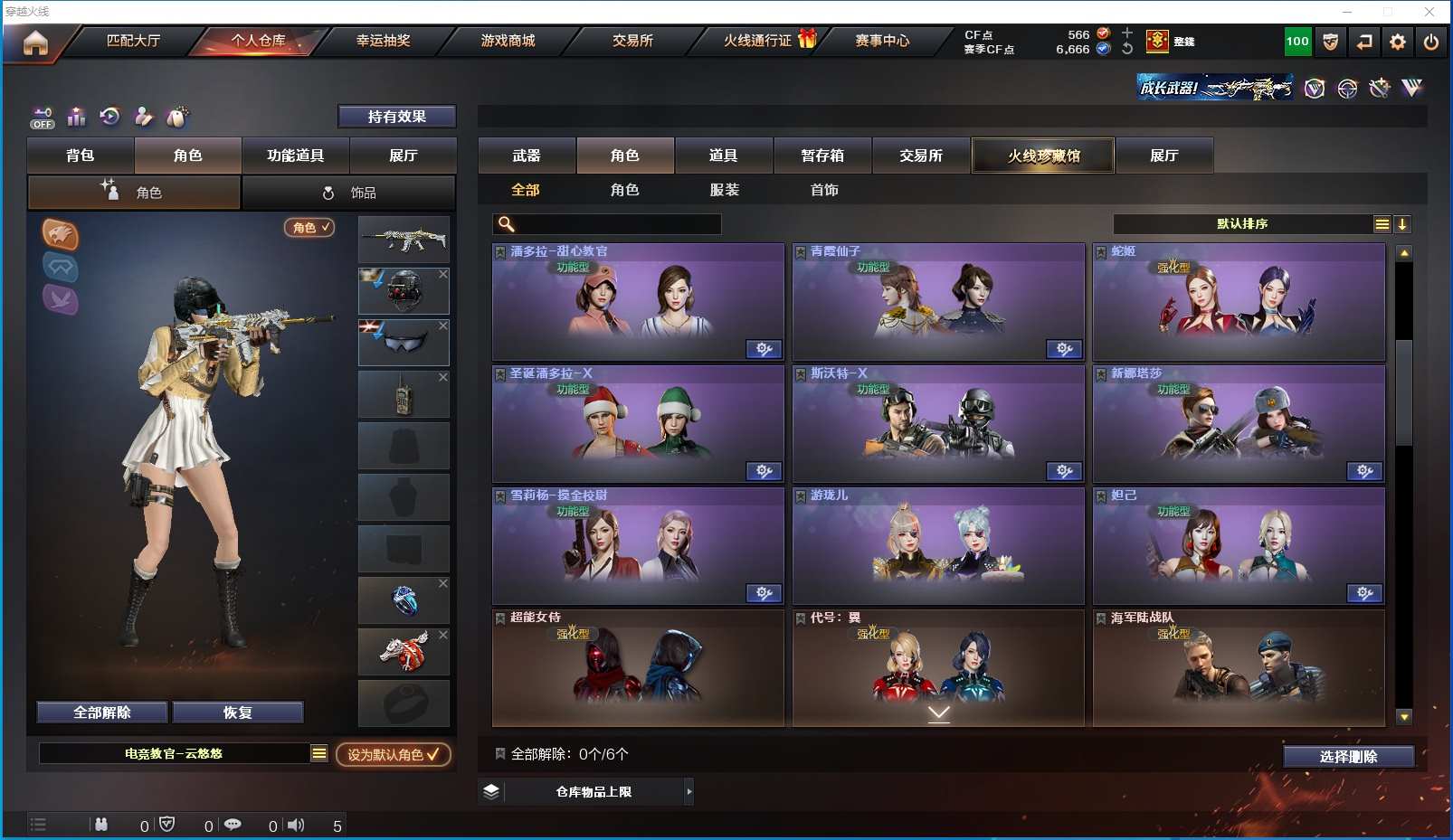The height and width of the screenshot is (840, 1453).
Task: Open the 持有效果 owned effects panel
Action: click(396, 117)
